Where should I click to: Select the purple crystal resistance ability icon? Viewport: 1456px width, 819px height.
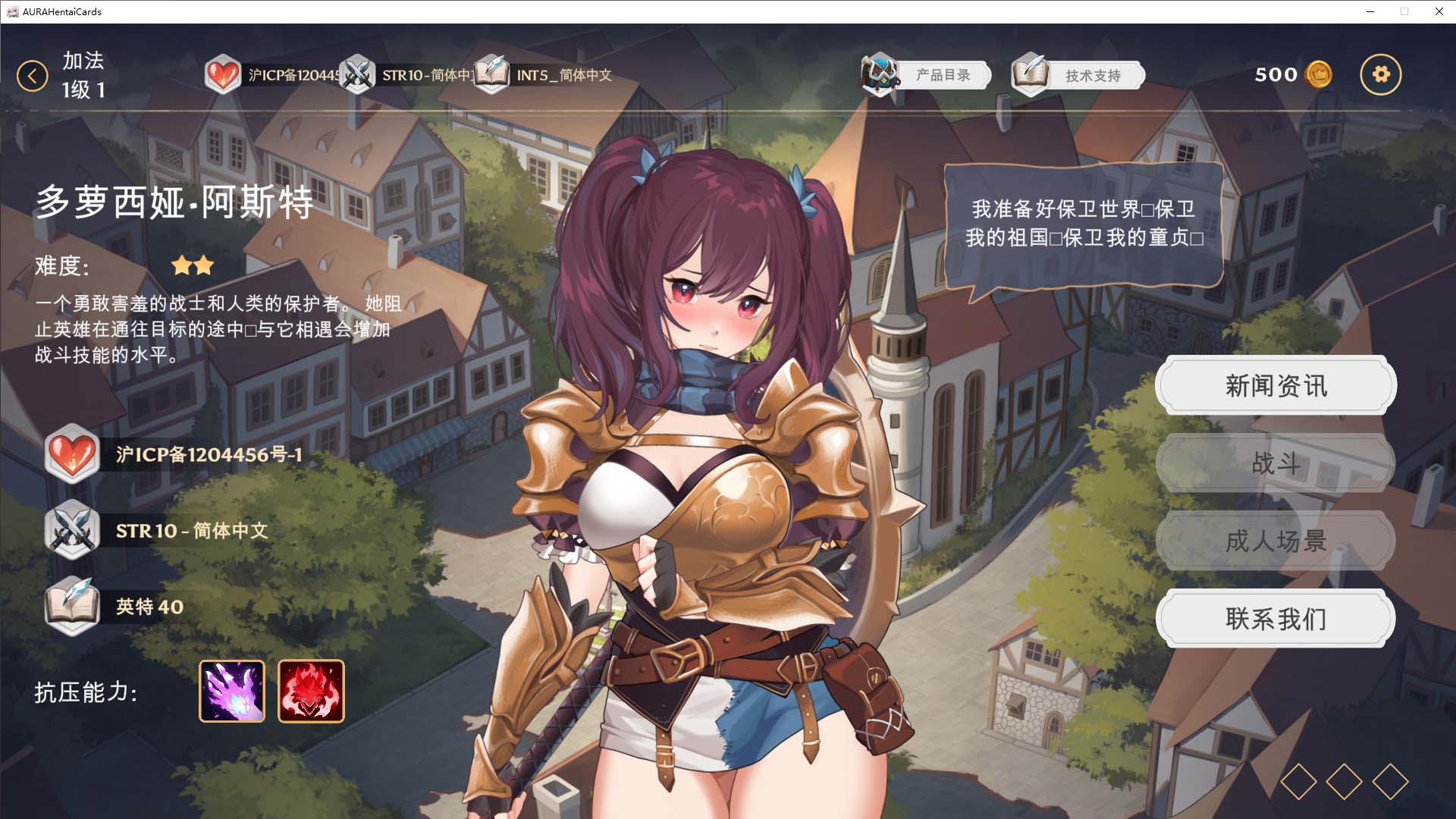(231, 691)
